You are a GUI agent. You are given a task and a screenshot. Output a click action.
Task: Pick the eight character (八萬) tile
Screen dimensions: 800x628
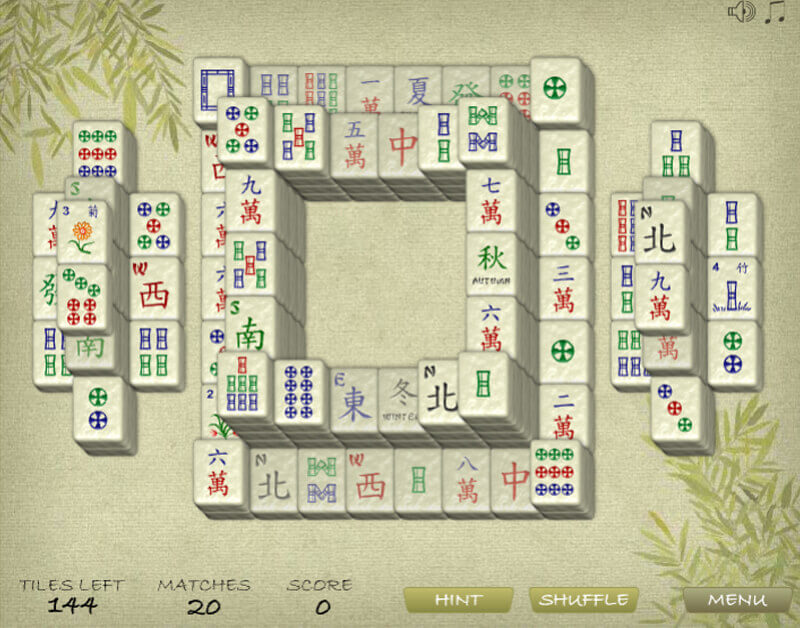(467, 482)
